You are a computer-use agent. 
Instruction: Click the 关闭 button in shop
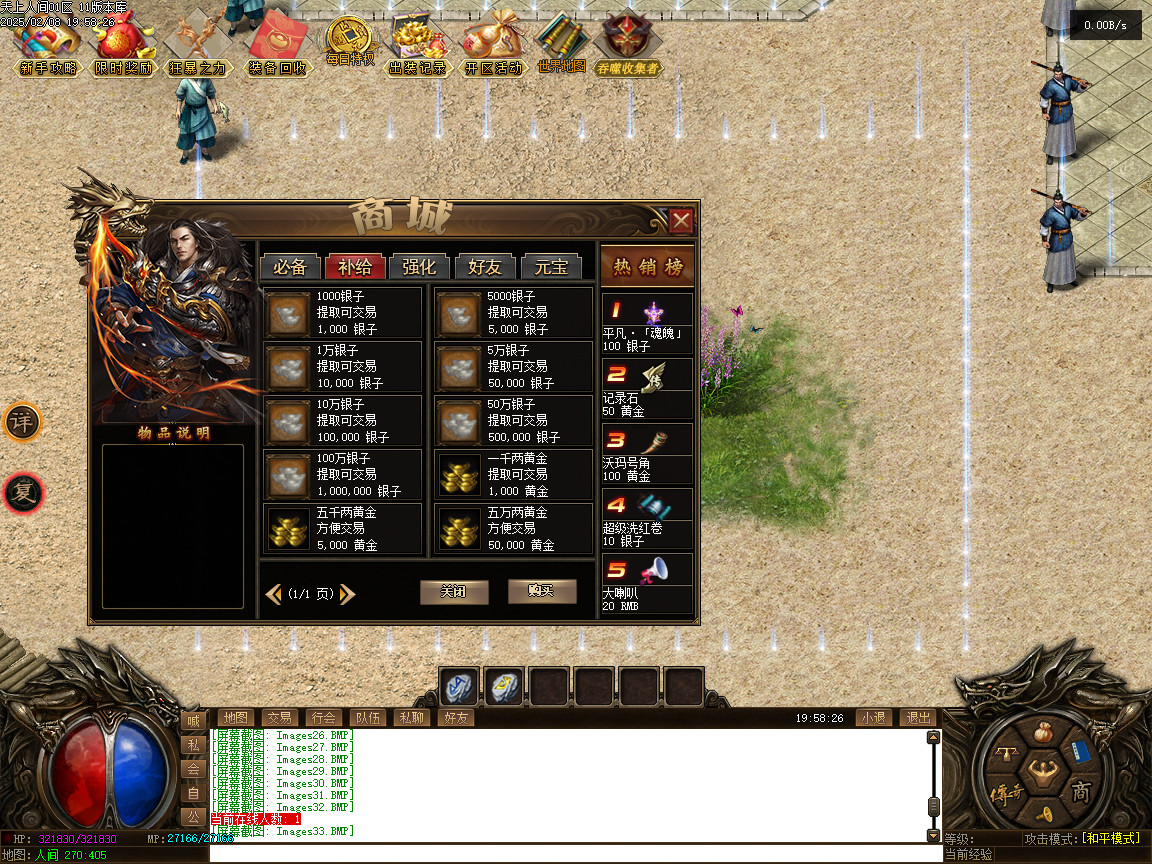coord(454,592)
